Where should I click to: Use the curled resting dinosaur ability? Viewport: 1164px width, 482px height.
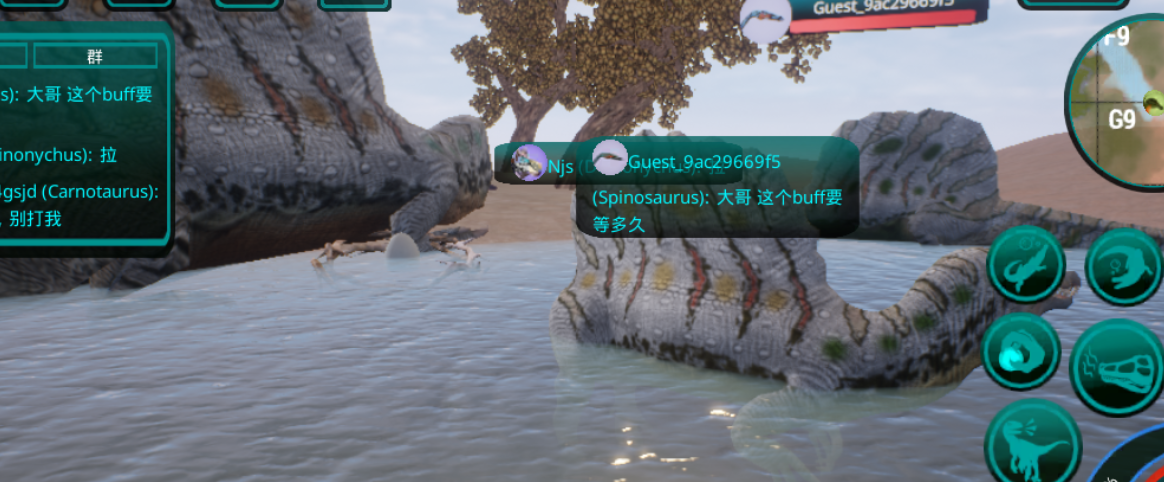click(1122, 265)
